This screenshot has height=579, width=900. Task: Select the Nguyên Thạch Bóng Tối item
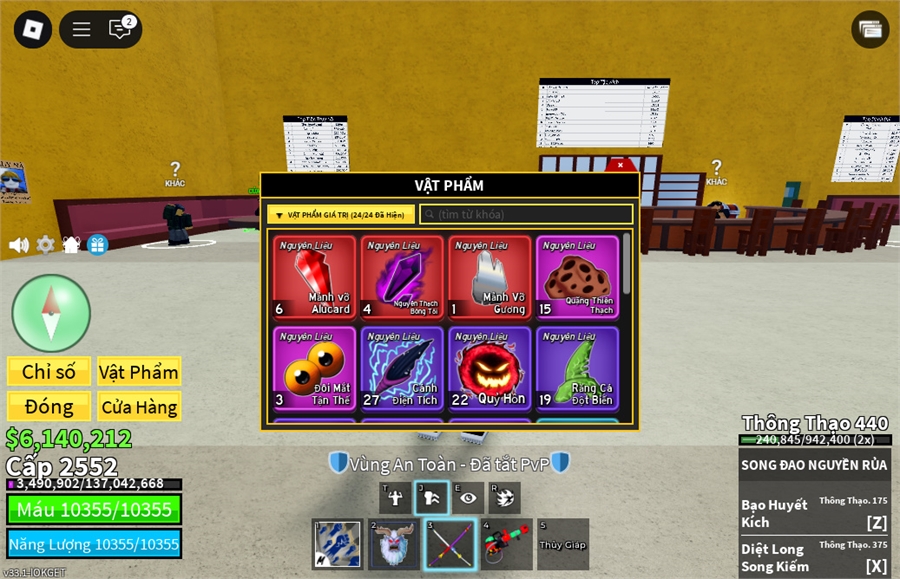402,277
